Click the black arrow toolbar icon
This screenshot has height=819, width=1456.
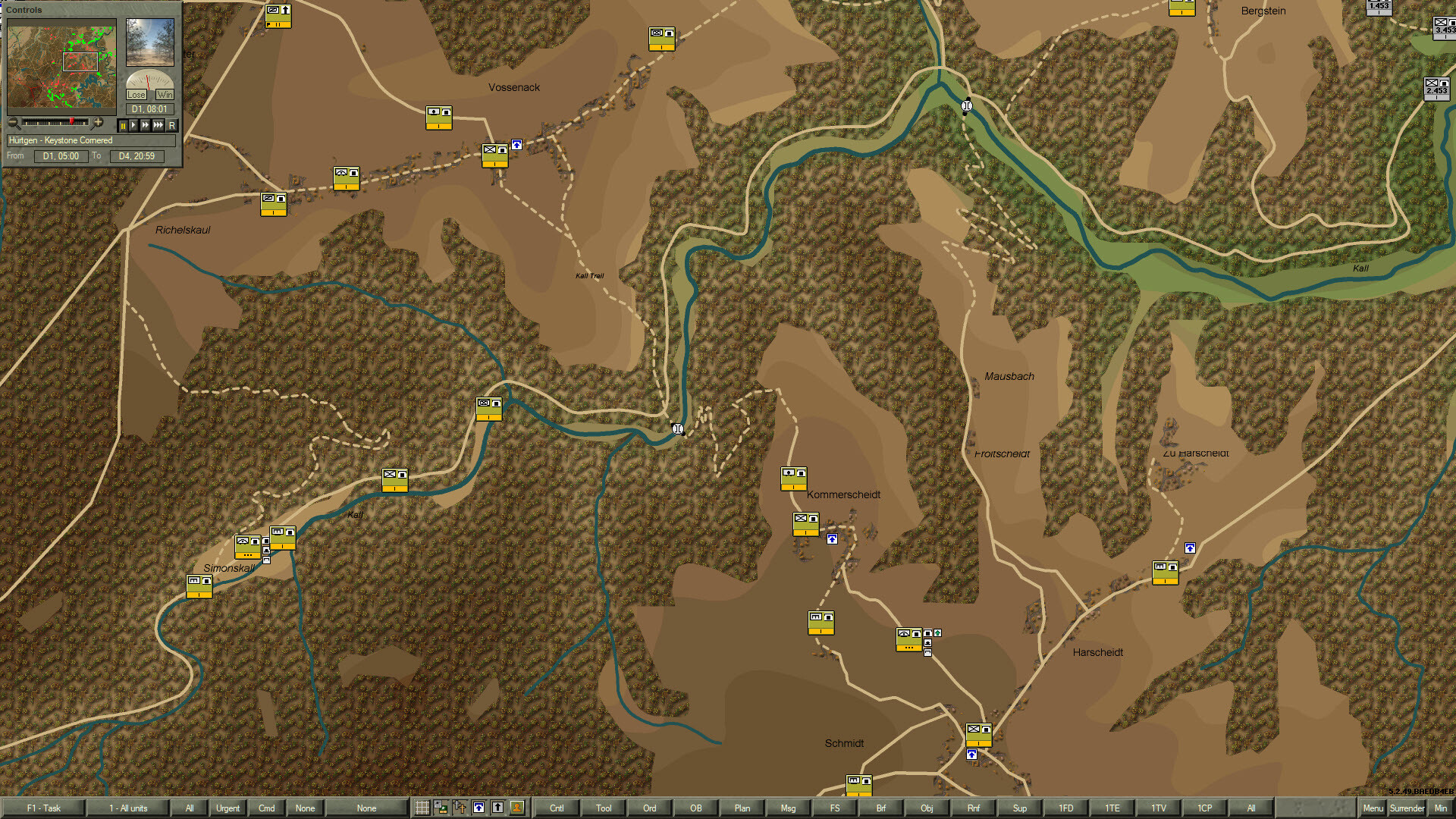click(x=497, y=808)
